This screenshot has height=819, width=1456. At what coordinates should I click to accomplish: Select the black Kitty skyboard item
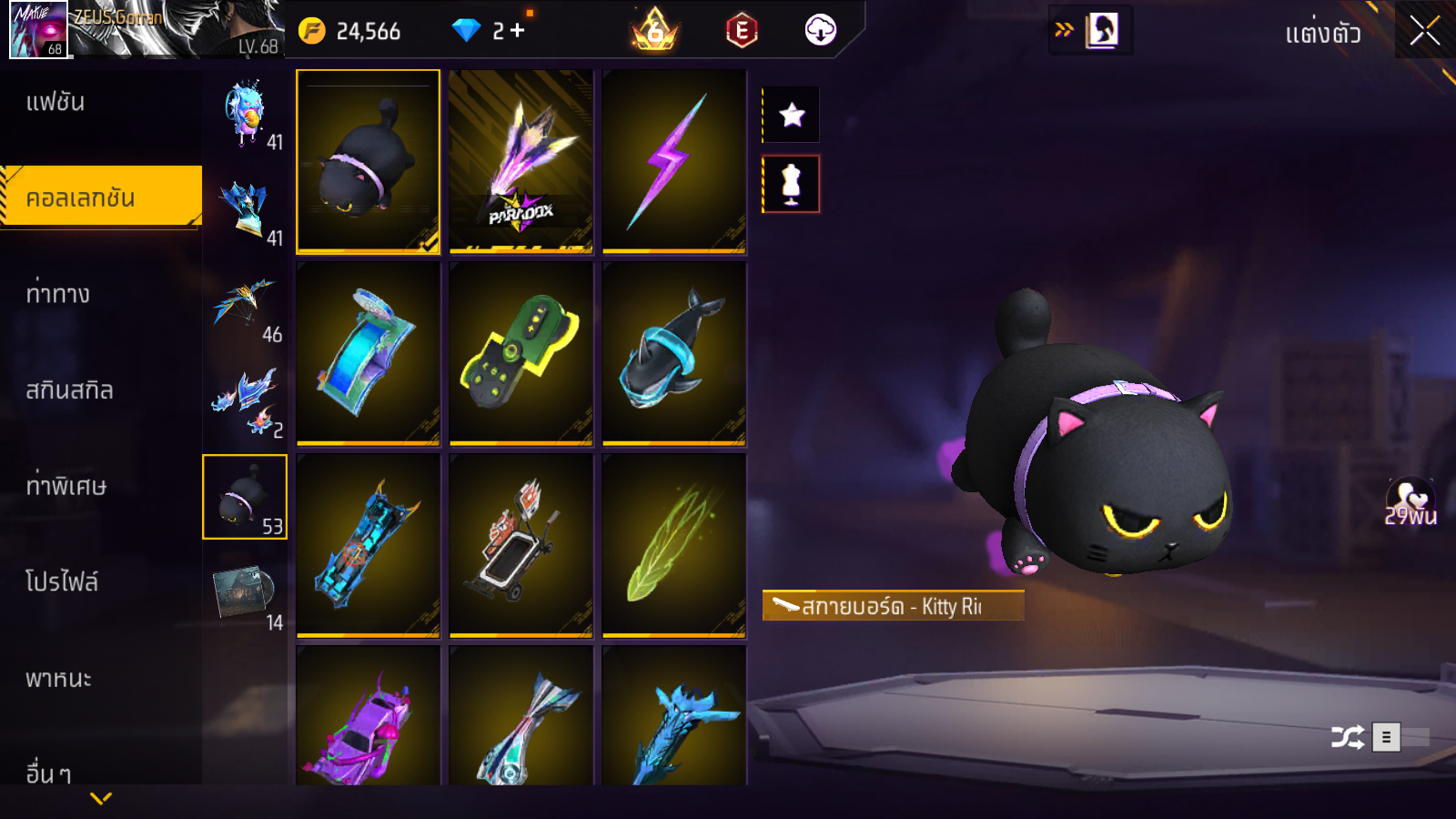click(368, 161)
